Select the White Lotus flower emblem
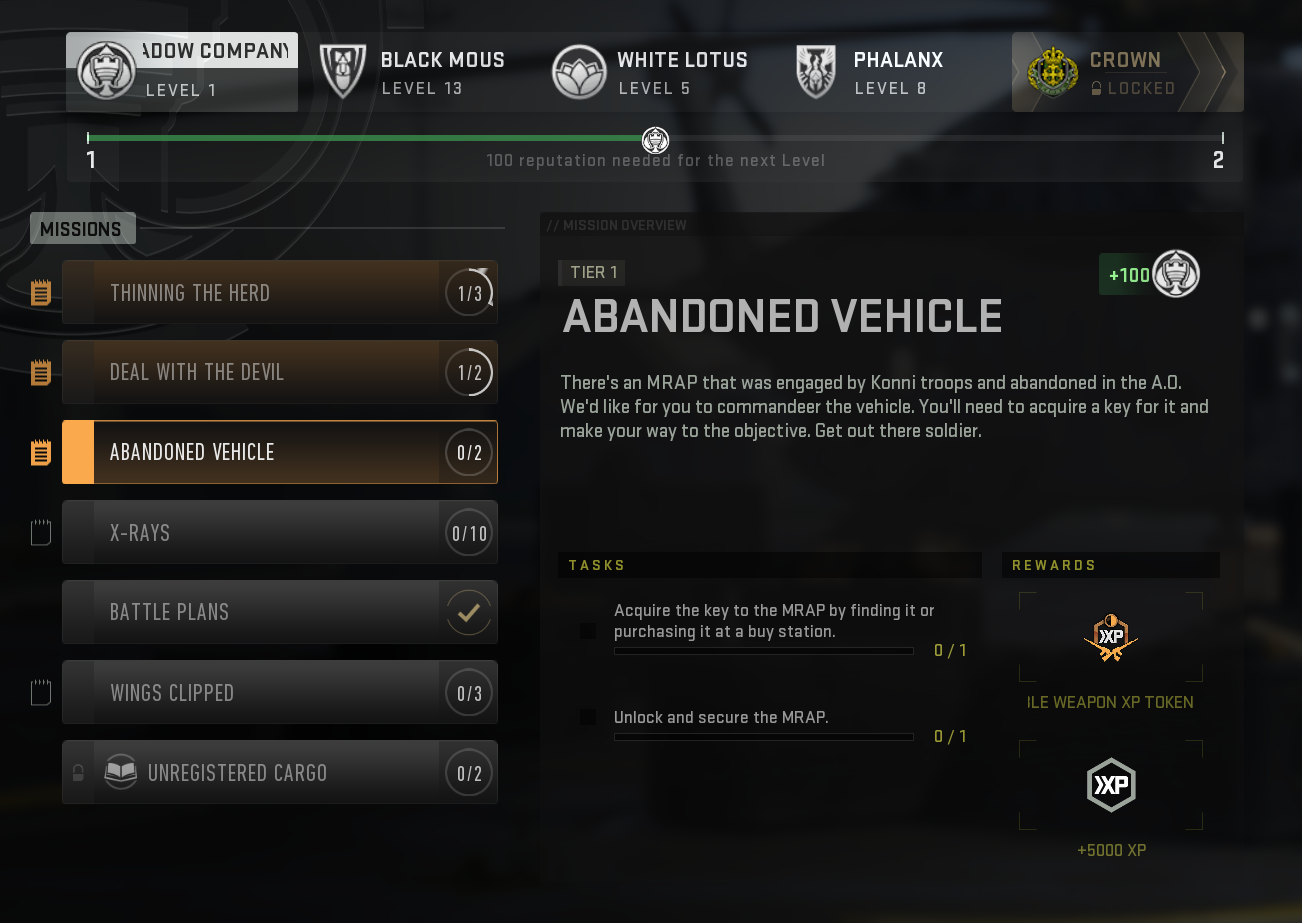 tap(580, 71)
